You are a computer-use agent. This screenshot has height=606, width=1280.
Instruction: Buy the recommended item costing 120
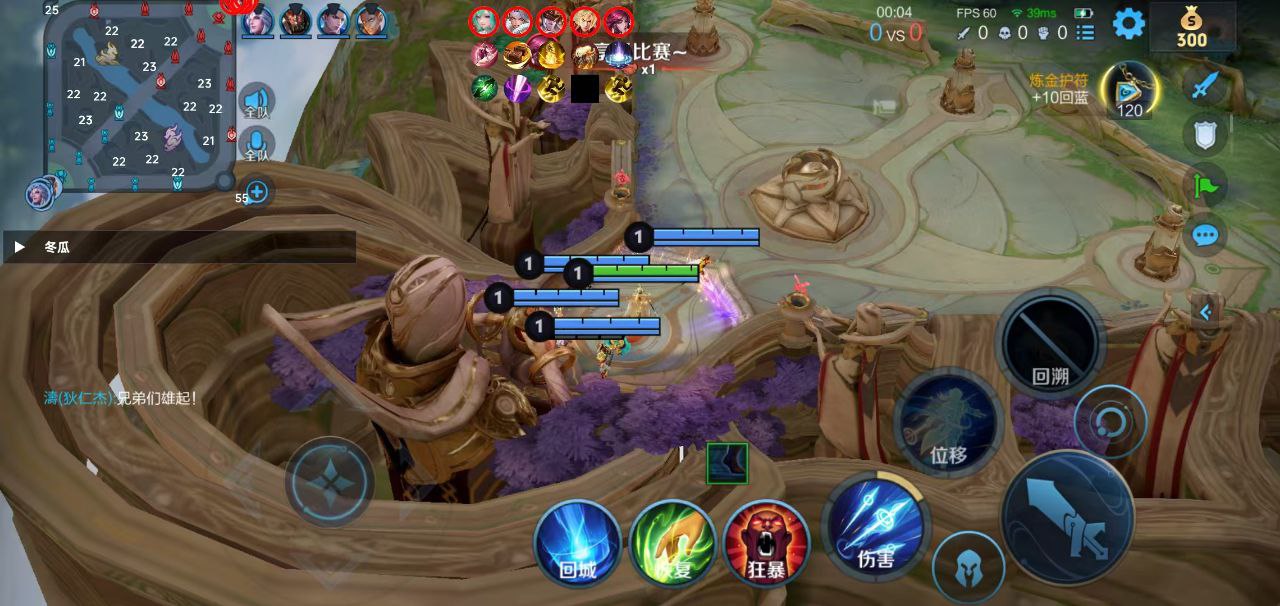tap(1130, 90)
